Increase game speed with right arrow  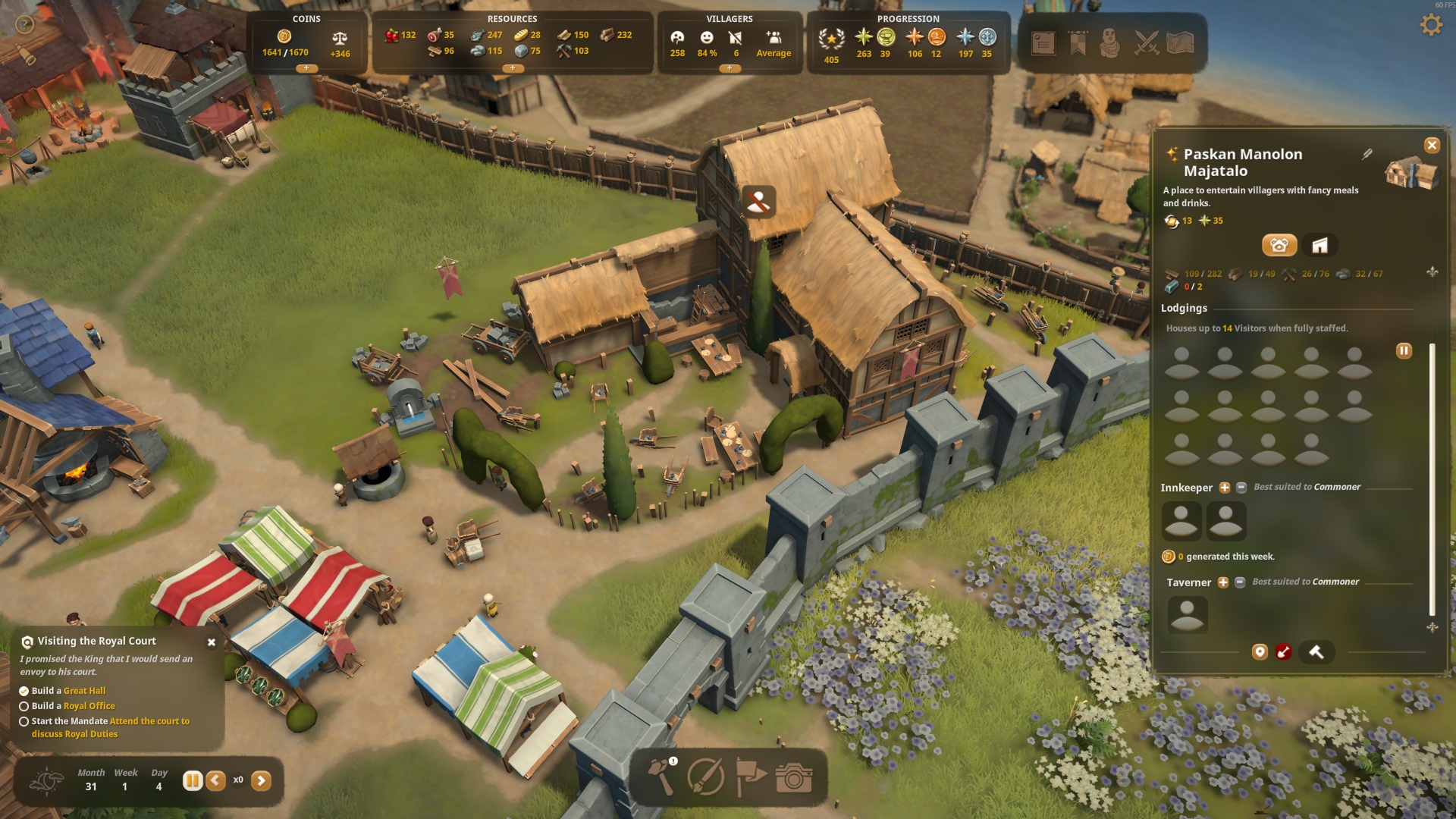coord(261,780)
